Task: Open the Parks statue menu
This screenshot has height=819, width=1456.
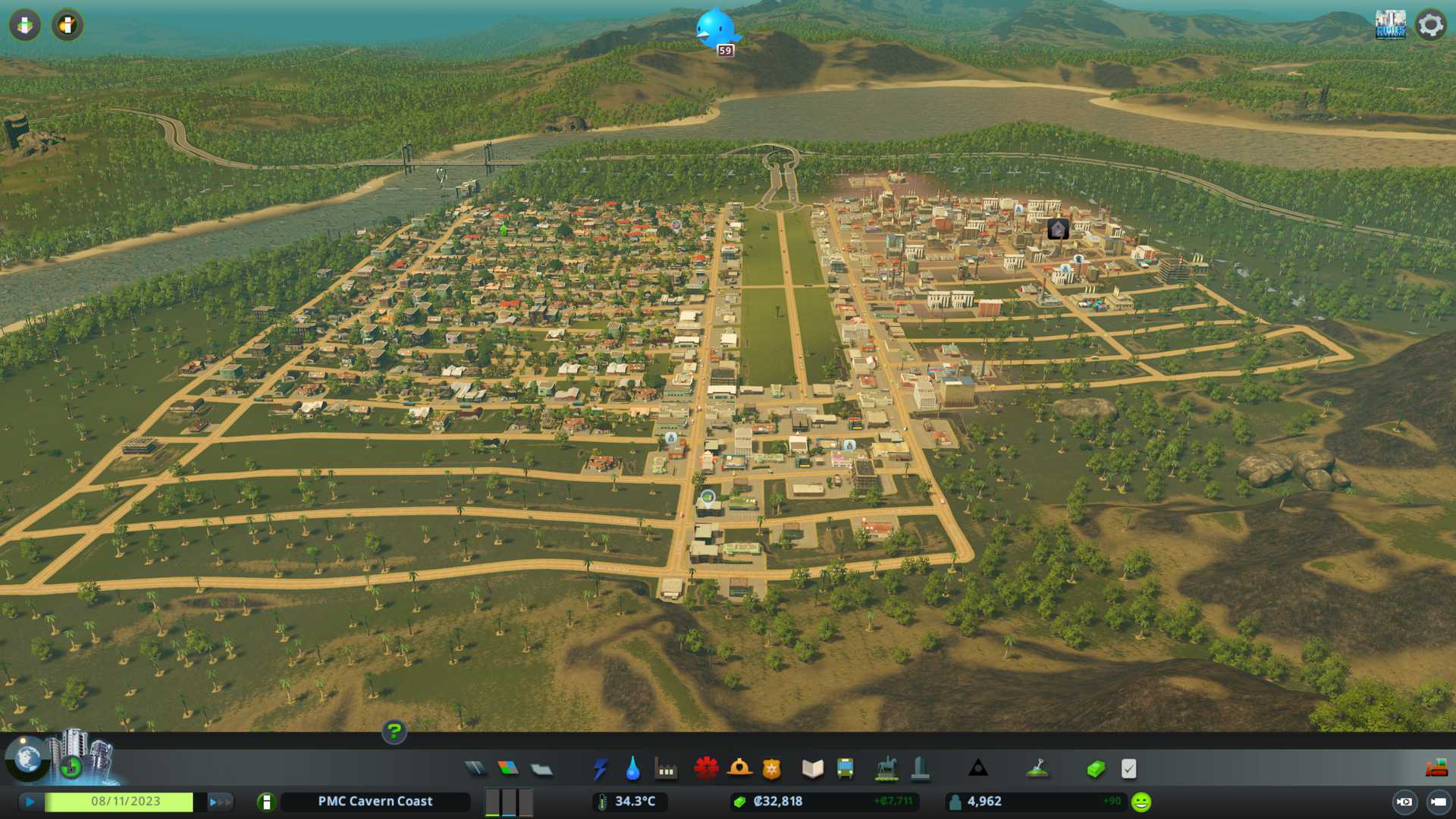Action: [x=886, y=769]
